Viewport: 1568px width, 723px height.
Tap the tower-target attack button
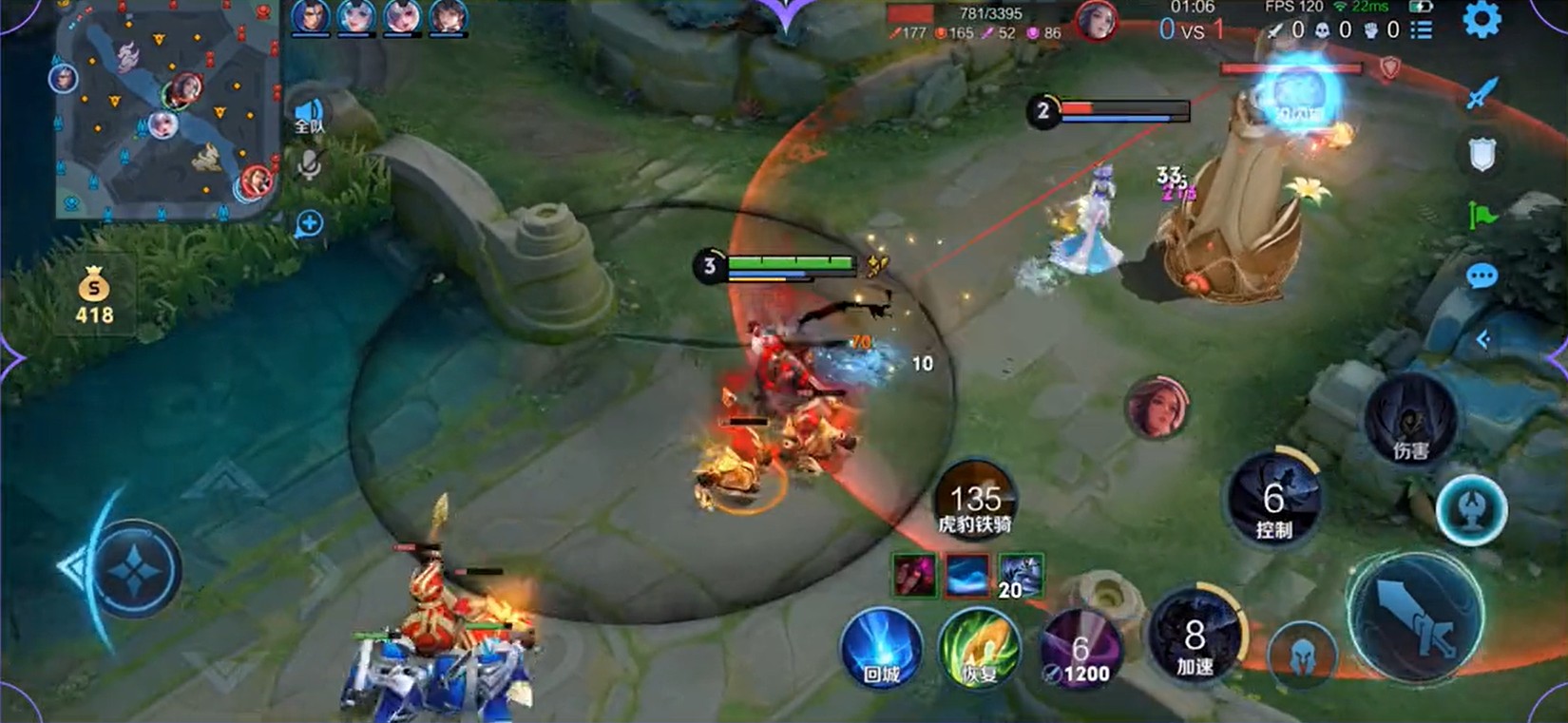(x=1470, y=510)
